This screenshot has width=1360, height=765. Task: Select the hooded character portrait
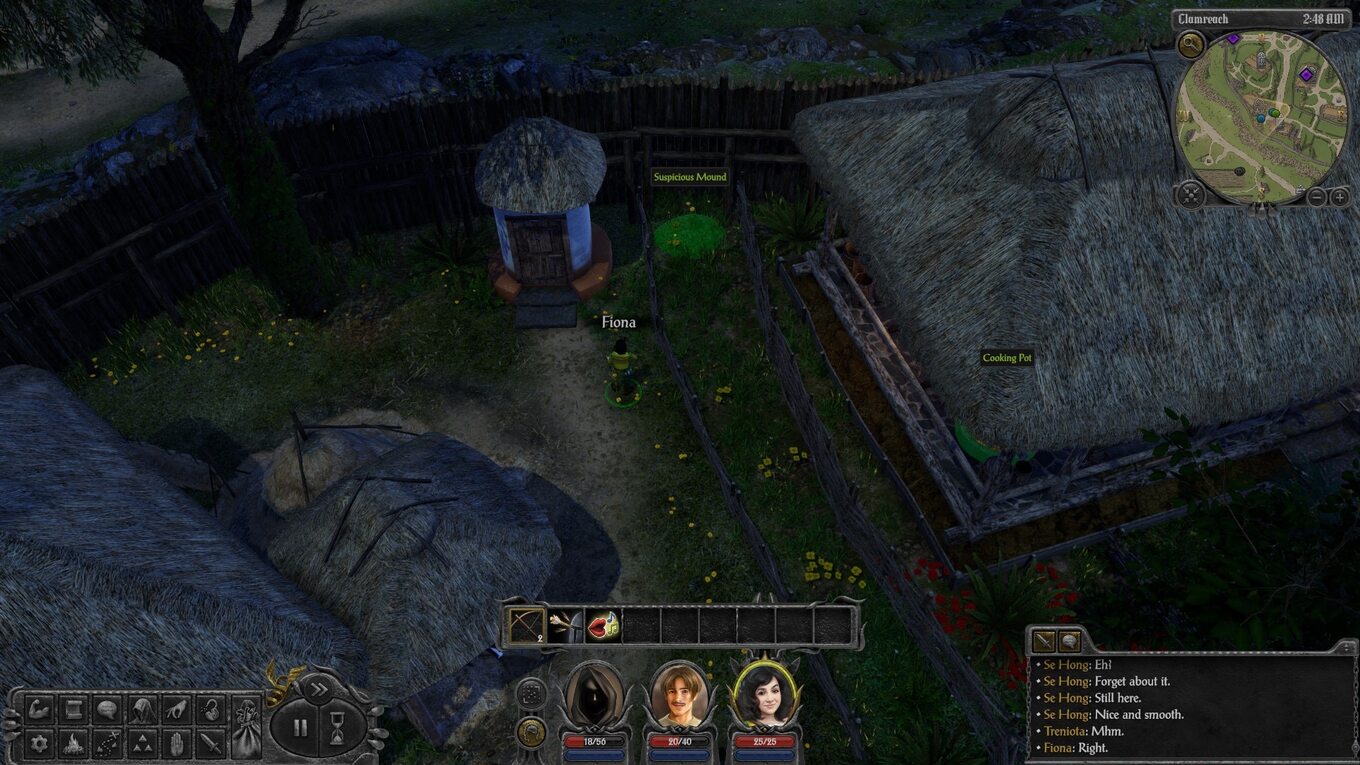pos(594,694)
